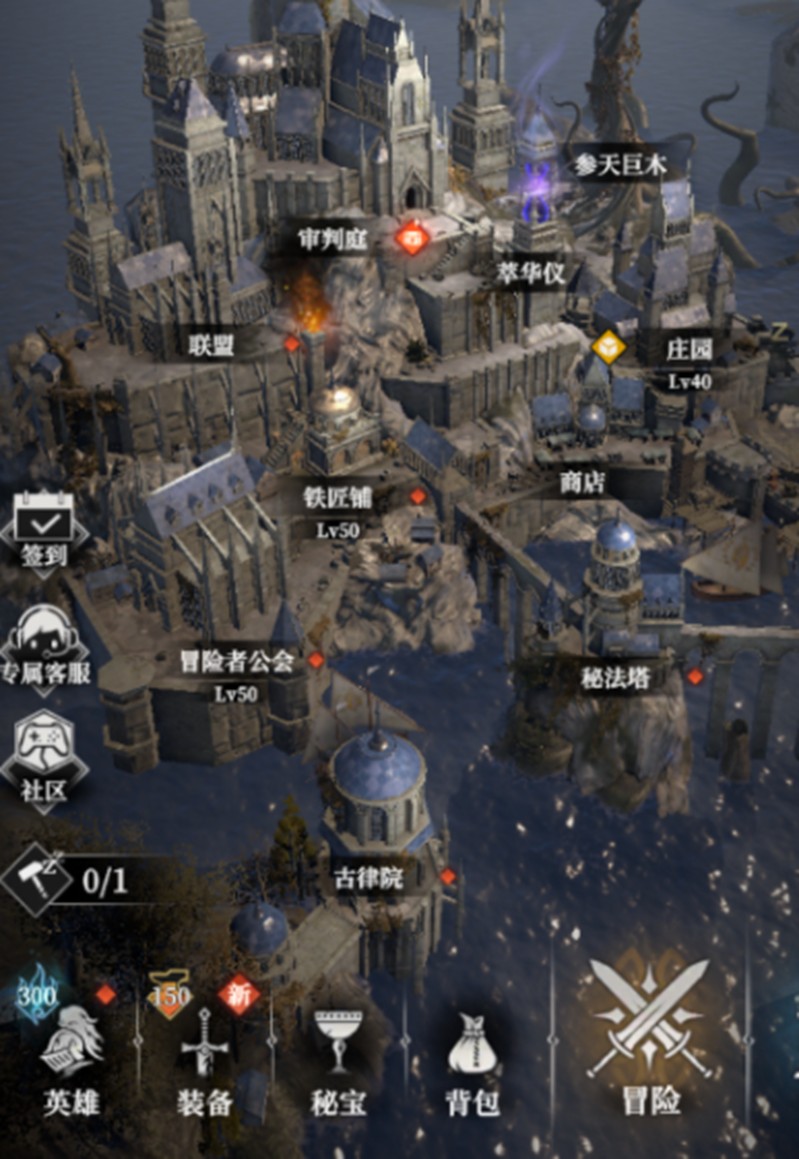
Task: Select the 参天巨木 location label
Action: tap(619, 166)
